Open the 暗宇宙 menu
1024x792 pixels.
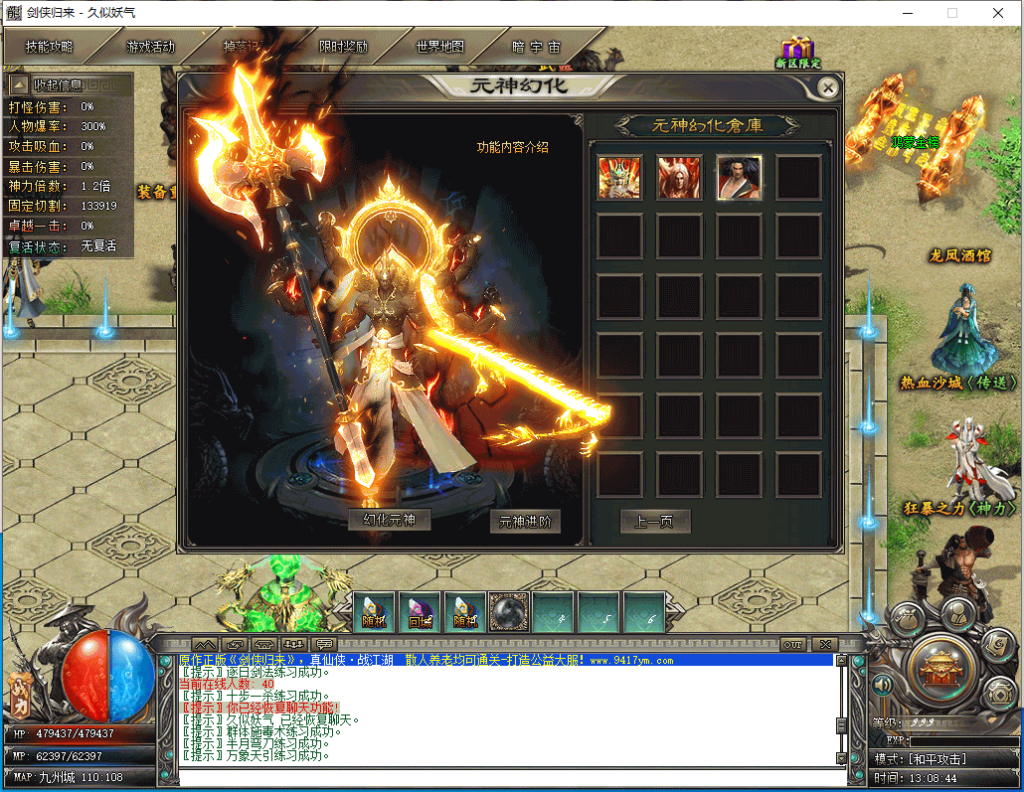[537, 47]
